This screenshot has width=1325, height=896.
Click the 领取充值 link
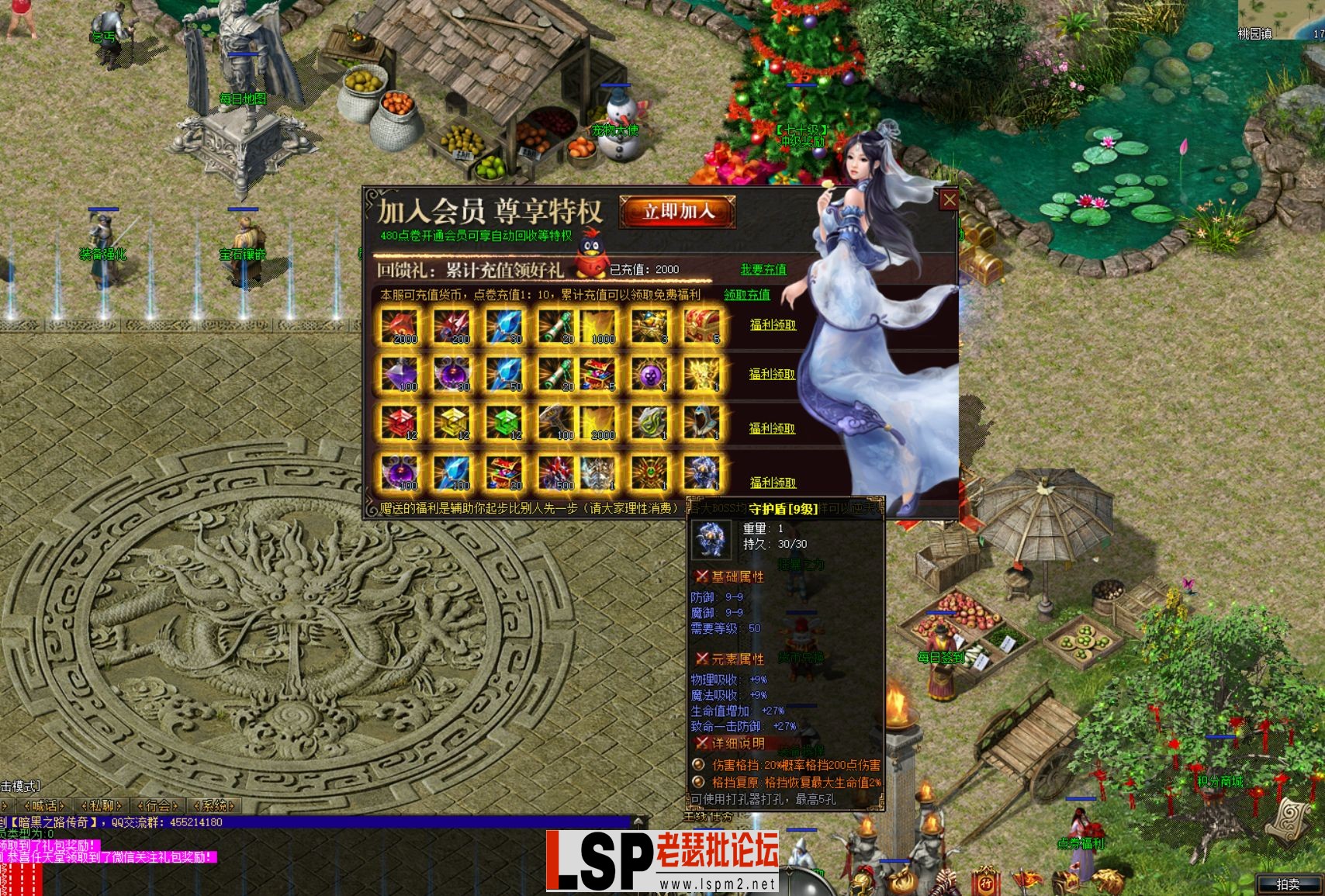coord(747,296)
